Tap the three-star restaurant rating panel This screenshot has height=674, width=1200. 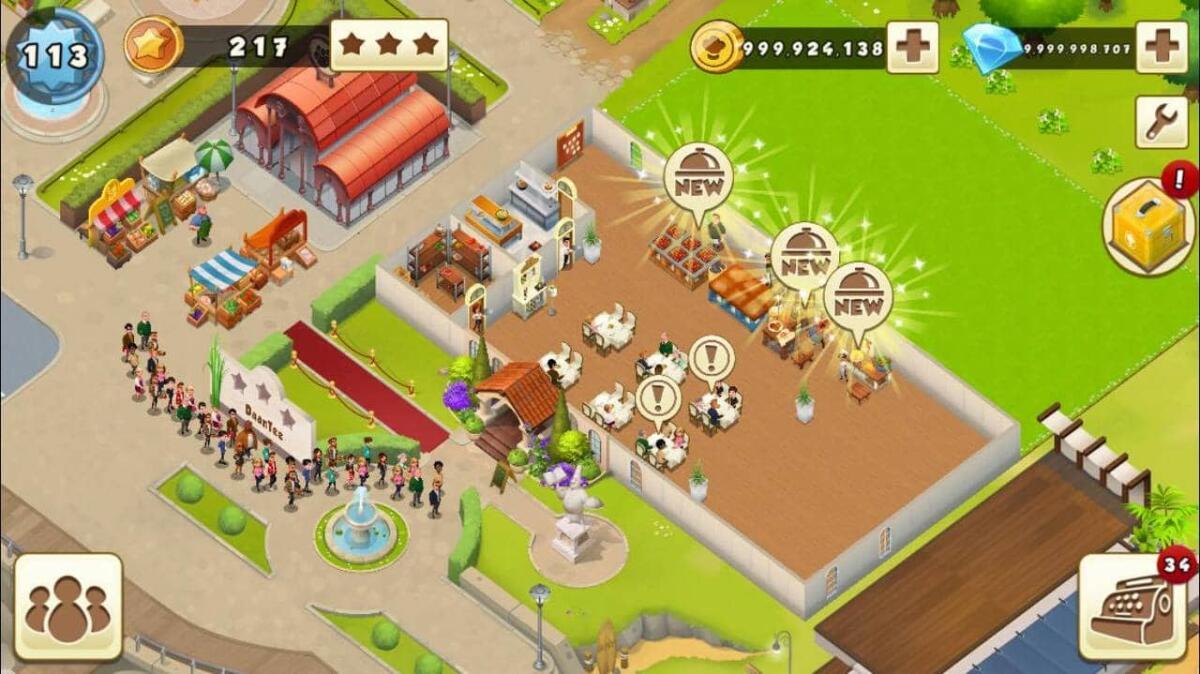coord(388,45)
